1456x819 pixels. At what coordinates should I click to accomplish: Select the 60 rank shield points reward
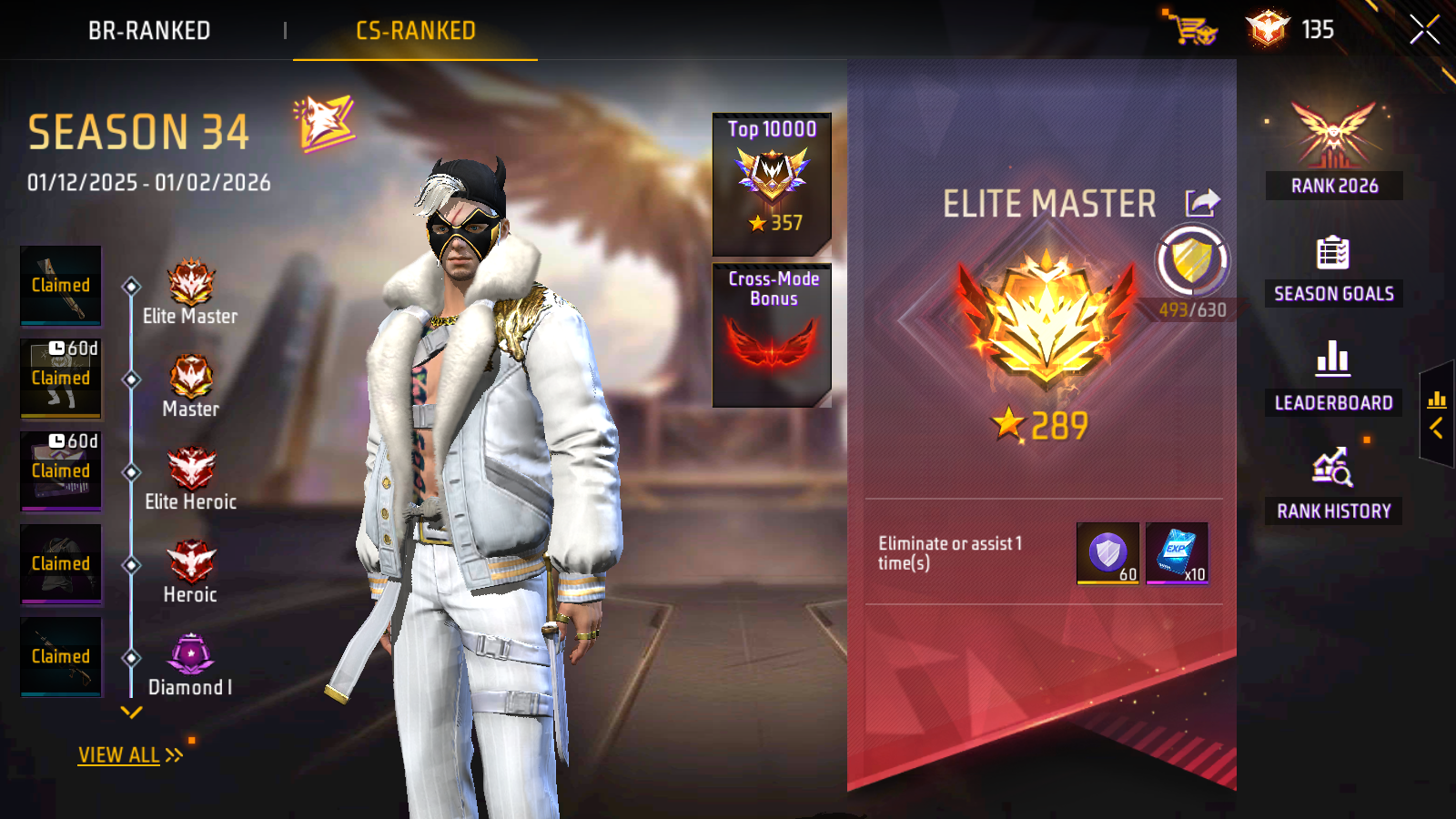(1107, 553)
